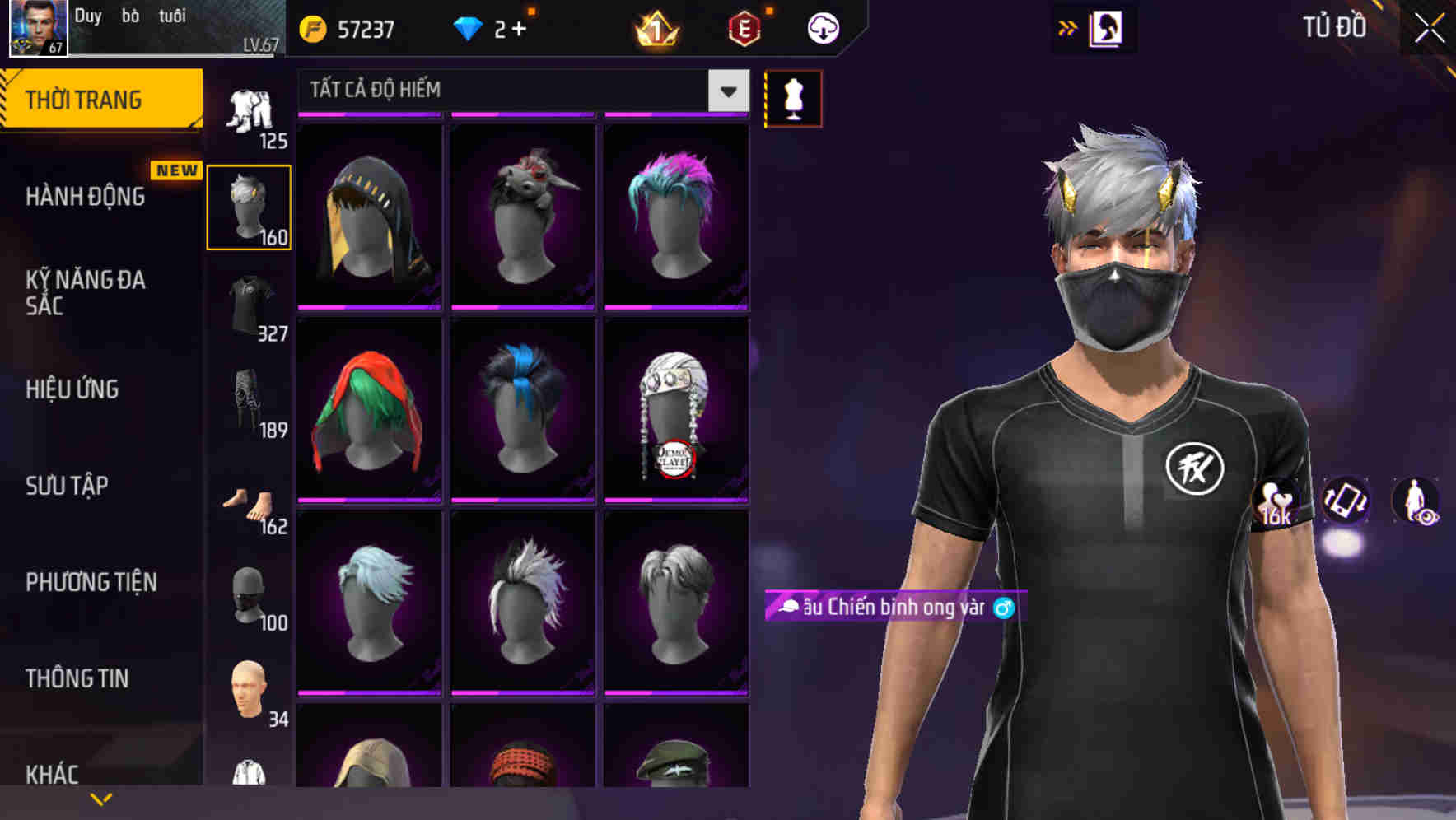Click the double chevron arrows in top bar
This screenshot has height=820, width=1456.
(x=1068, y=27)
